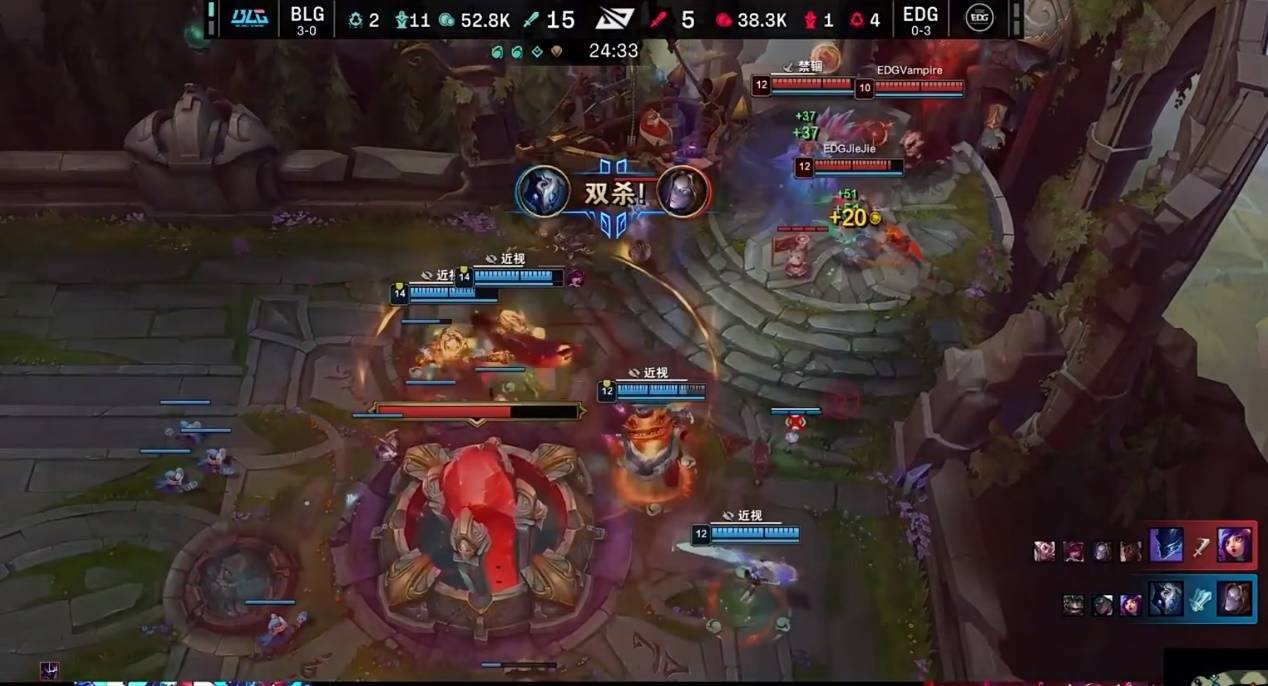Click the center league logo between kill scores
Screen dimensions: 1268x686
(613, 19)
